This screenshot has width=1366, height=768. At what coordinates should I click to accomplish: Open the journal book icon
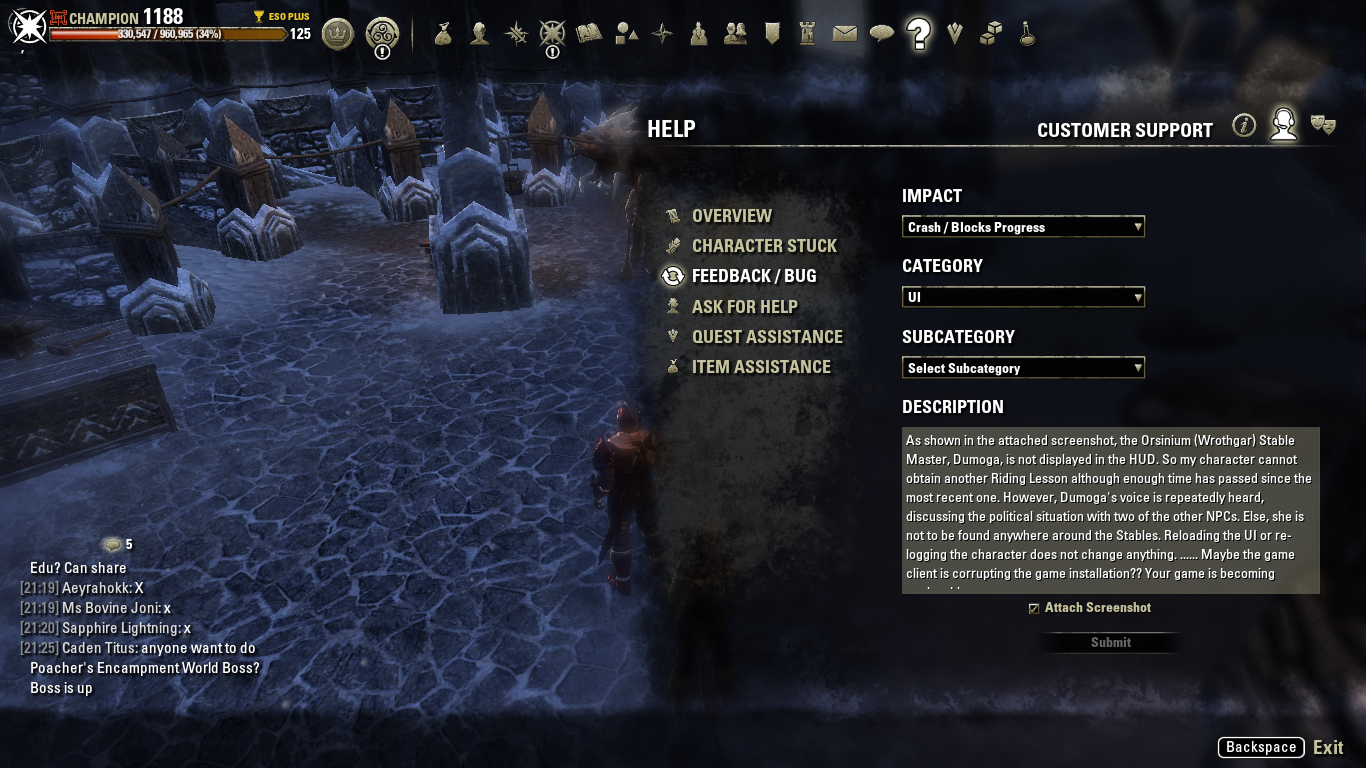click(x=589, y=34)
